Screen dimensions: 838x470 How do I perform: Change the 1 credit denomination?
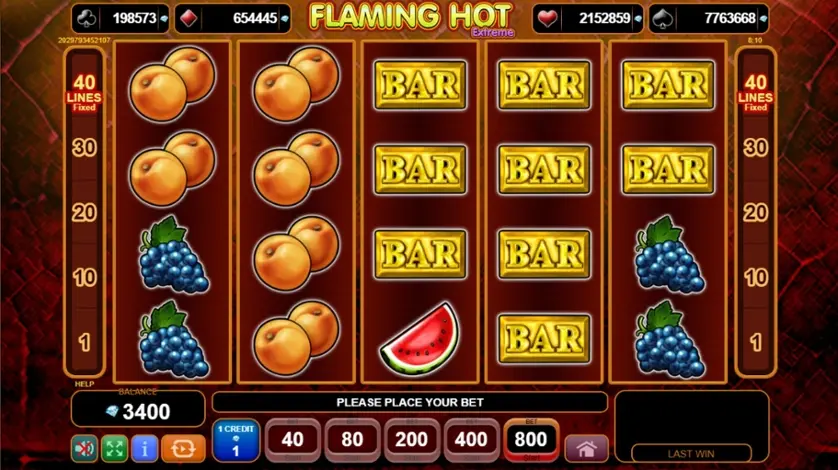click(x=237, y=441)
